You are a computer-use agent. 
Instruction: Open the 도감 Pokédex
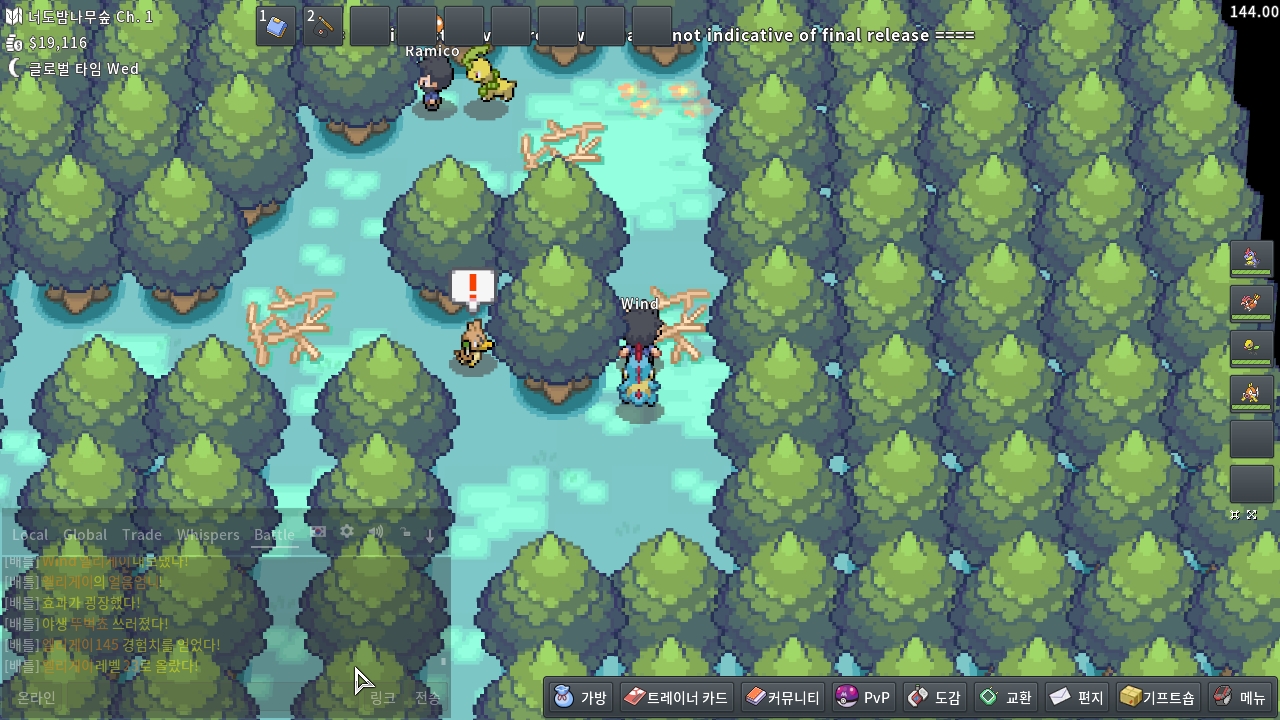[935, 697]
